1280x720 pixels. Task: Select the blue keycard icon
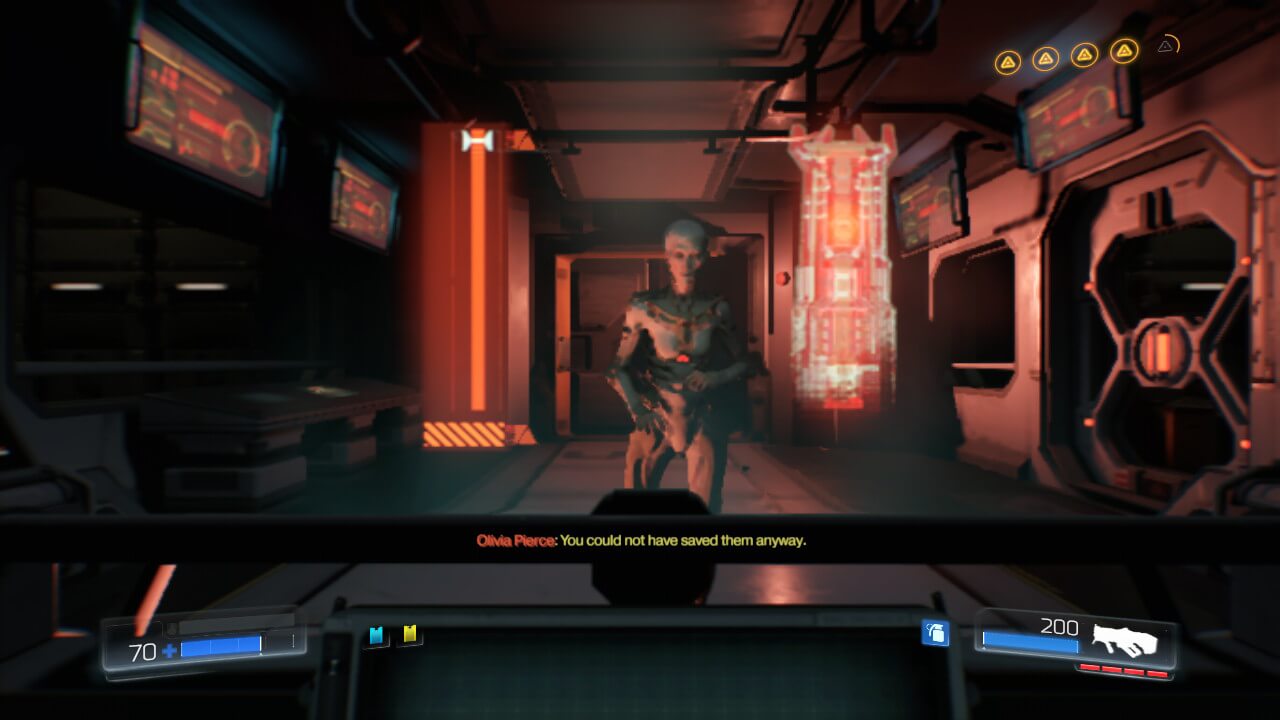(x=377, y=636)
